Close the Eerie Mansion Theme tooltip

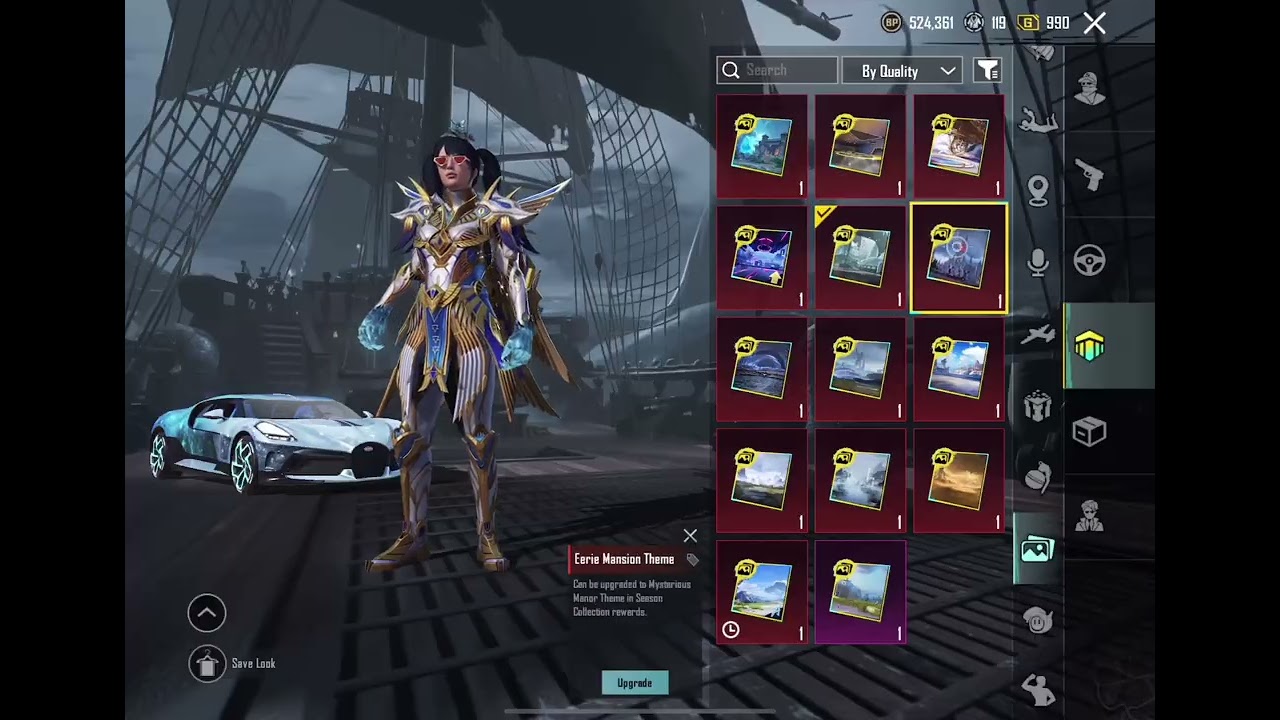click(x=690, y=536)
